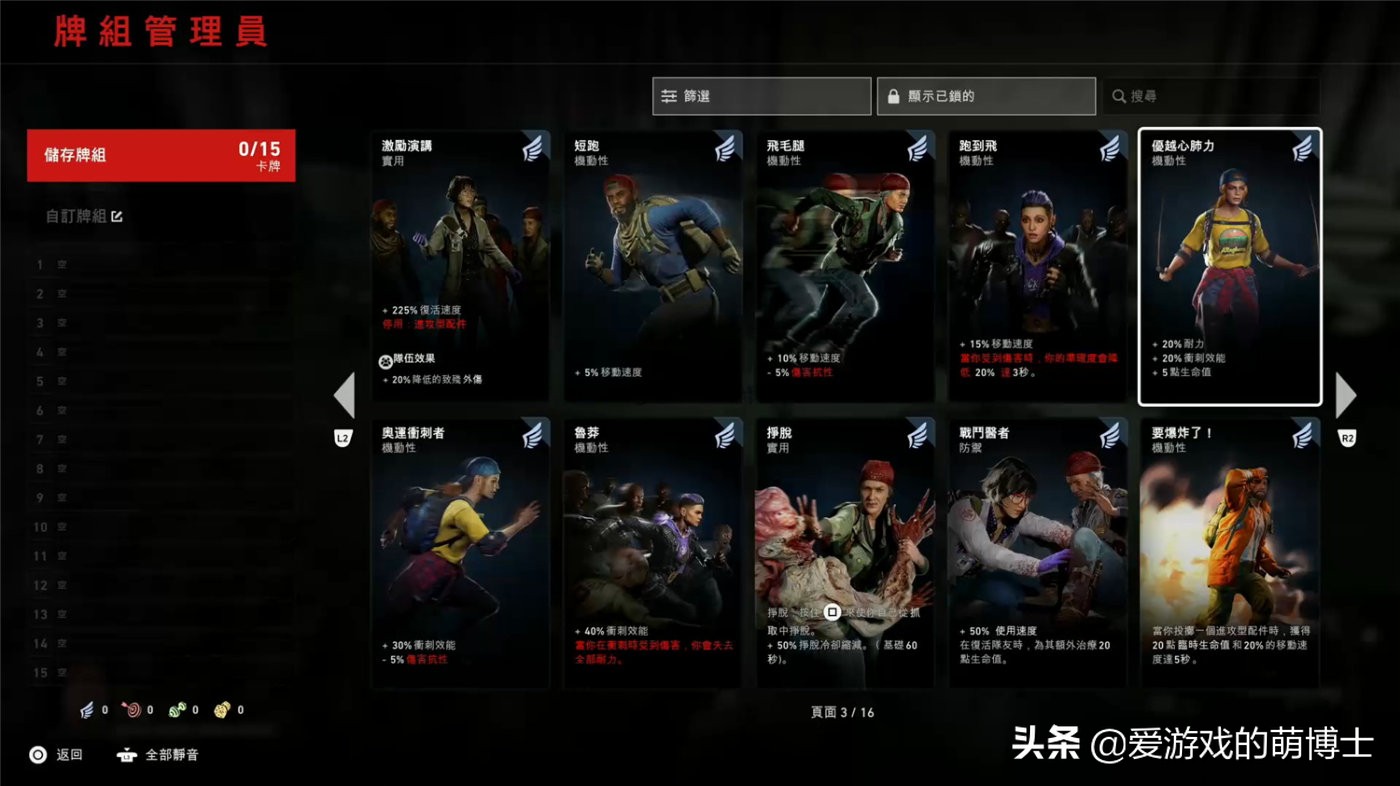Toggle the 顯示已鎖的 locked cards filter

pos(985,96)
